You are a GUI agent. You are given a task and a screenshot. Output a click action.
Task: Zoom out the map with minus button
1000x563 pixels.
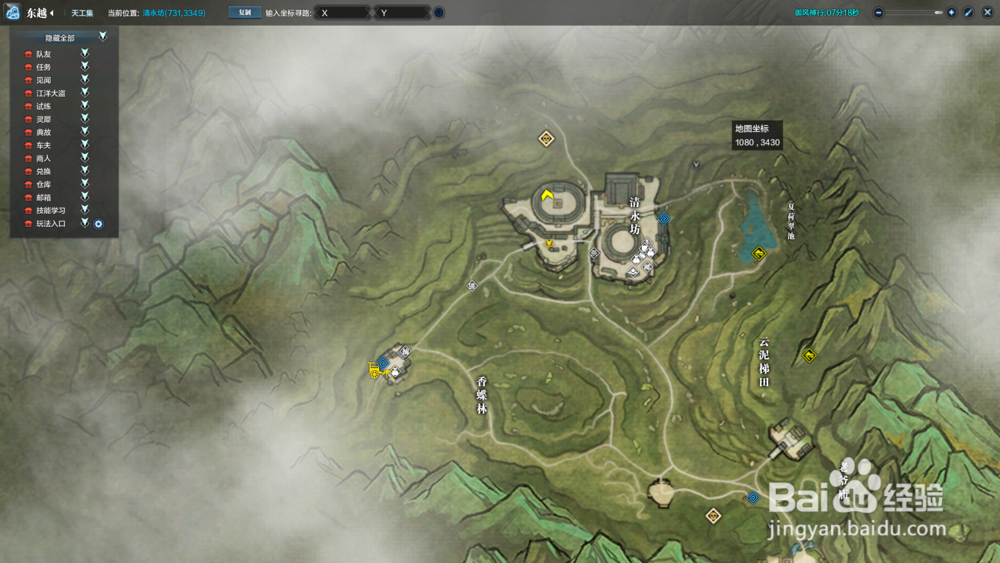(878, 13)
